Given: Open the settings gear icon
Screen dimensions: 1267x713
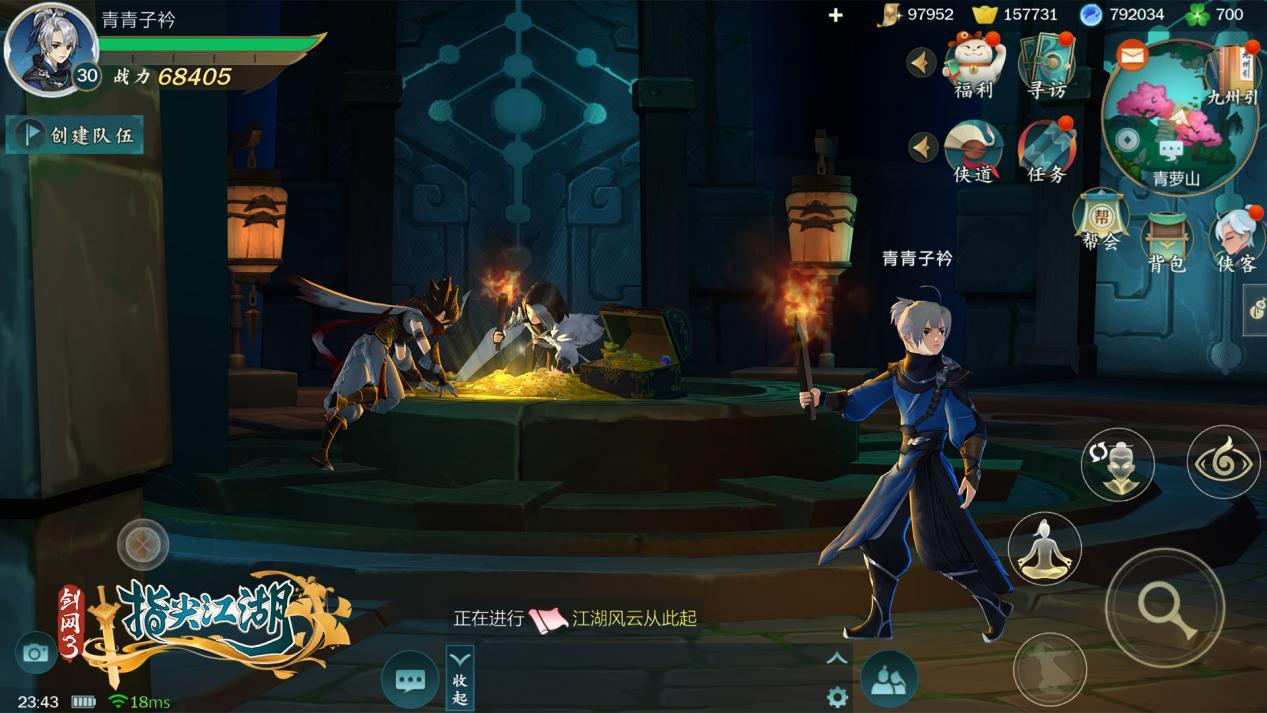Looking at the screenshot, I should pyautogui.click(x=837, y=697).
